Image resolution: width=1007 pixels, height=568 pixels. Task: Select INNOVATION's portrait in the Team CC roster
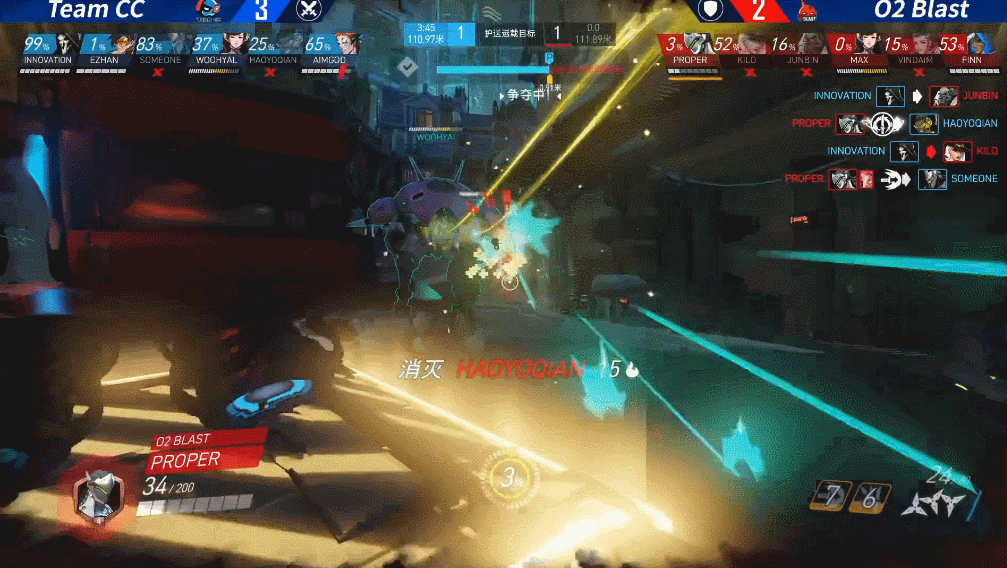pos(62,45)
